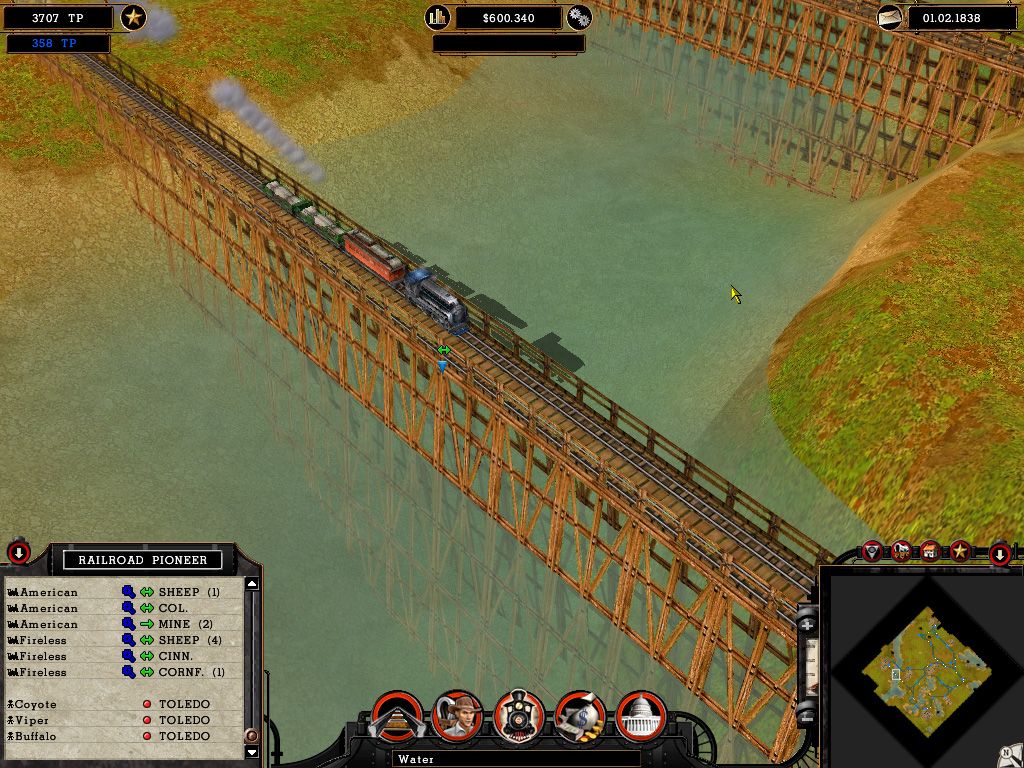Open the locomotive trains menu
Screen dimensions: 1024x768
[x=519, y=716]
